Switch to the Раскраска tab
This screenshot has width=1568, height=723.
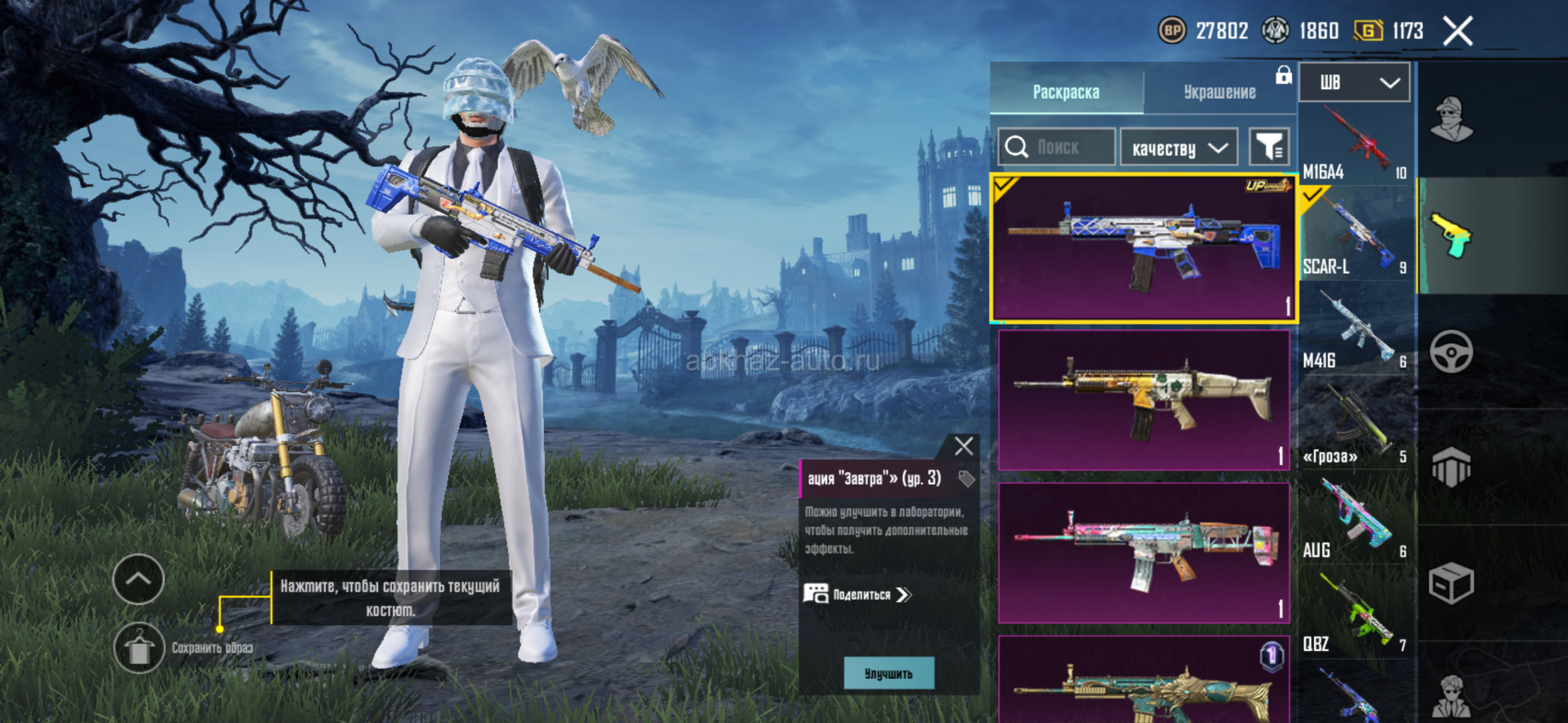click(x=1066, y=91)
